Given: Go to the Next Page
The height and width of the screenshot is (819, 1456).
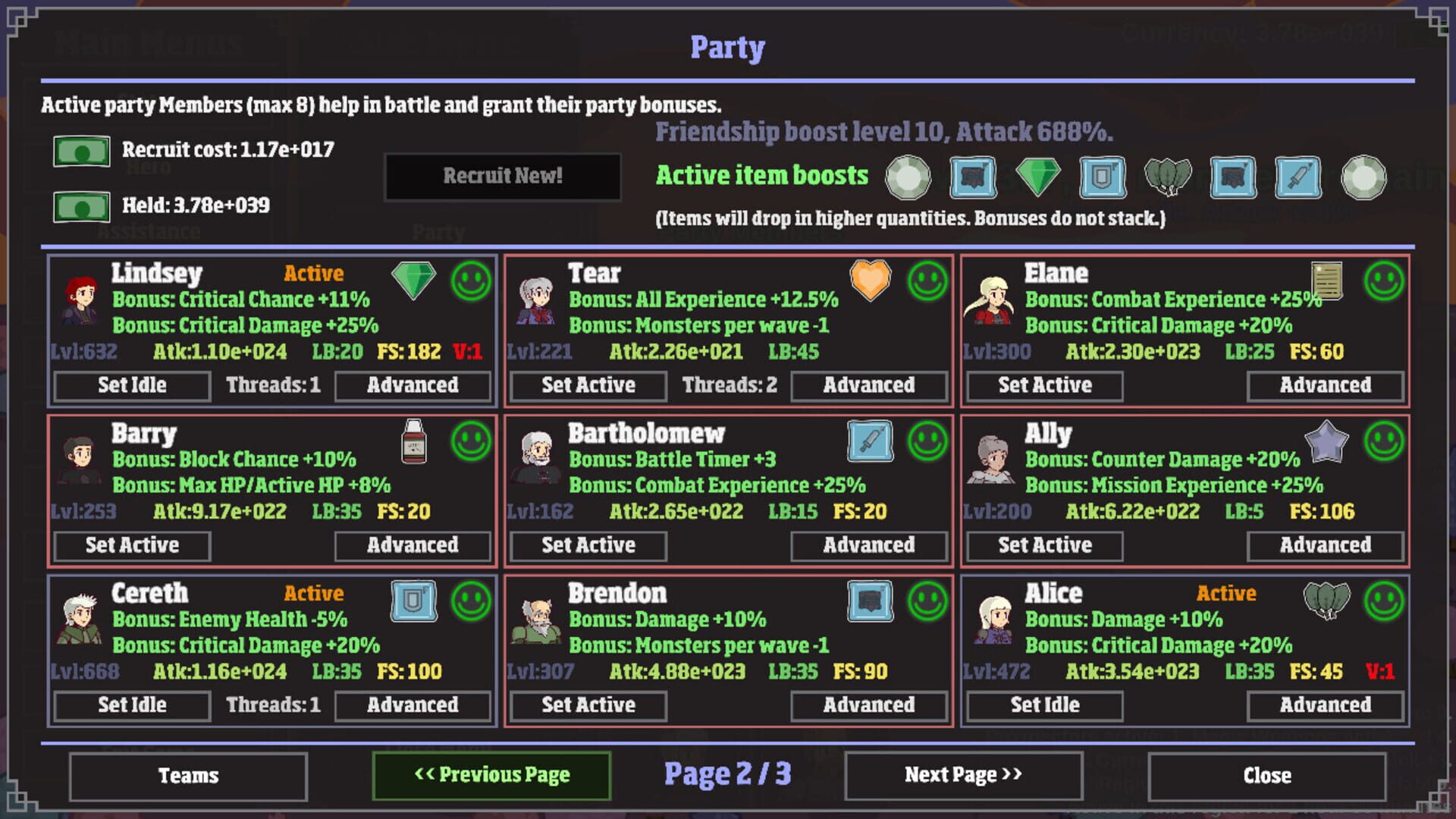Looking at the screenshot, I should pyautogui.click(x=962, y=775).
